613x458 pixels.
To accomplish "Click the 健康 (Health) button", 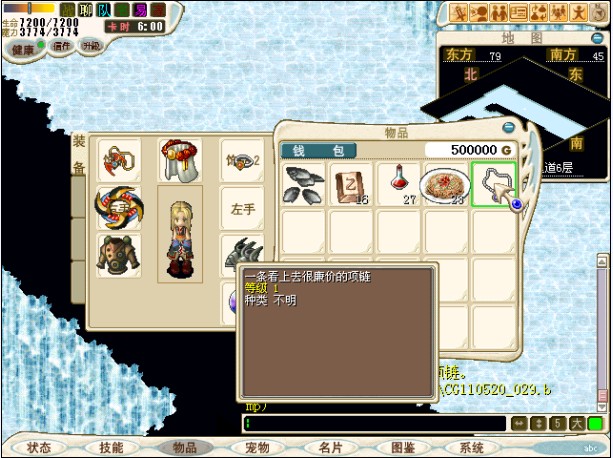I will (x=23, y=46).
